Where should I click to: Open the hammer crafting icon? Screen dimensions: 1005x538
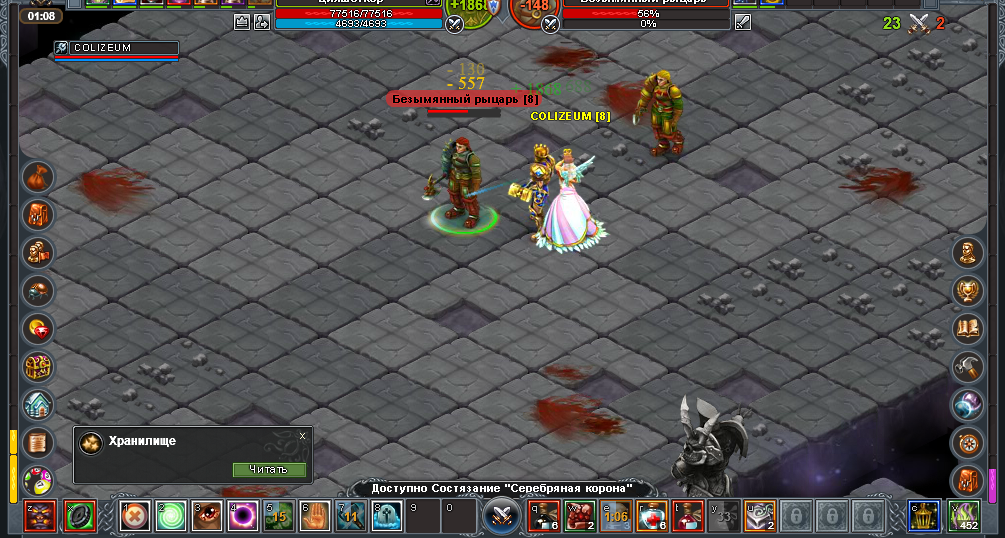(967, 367)
